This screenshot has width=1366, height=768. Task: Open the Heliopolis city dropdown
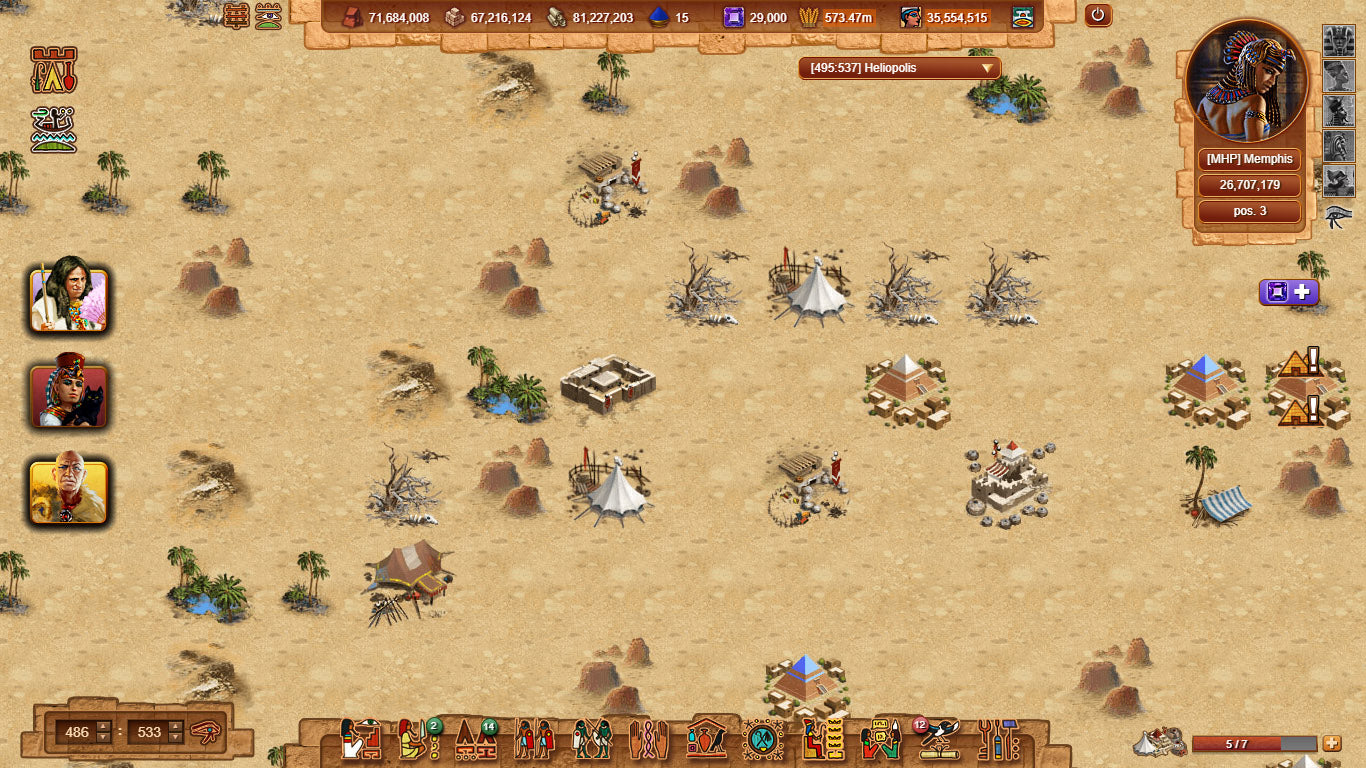click(899, 68)
